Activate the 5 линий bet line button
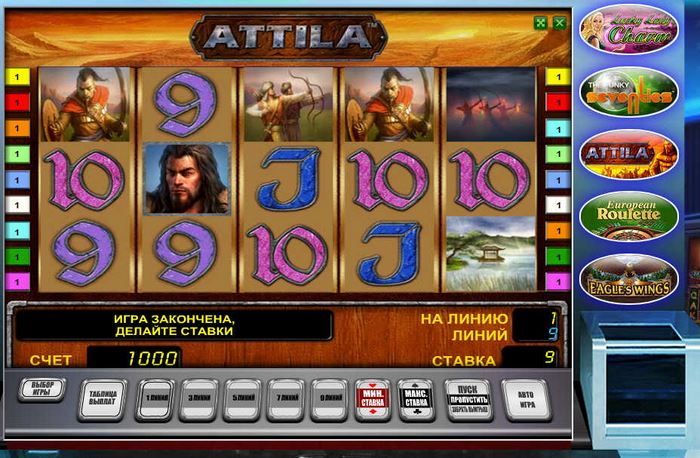Viewport: 700px width, 458px height. pyautogui.click(x=242, y=399)
